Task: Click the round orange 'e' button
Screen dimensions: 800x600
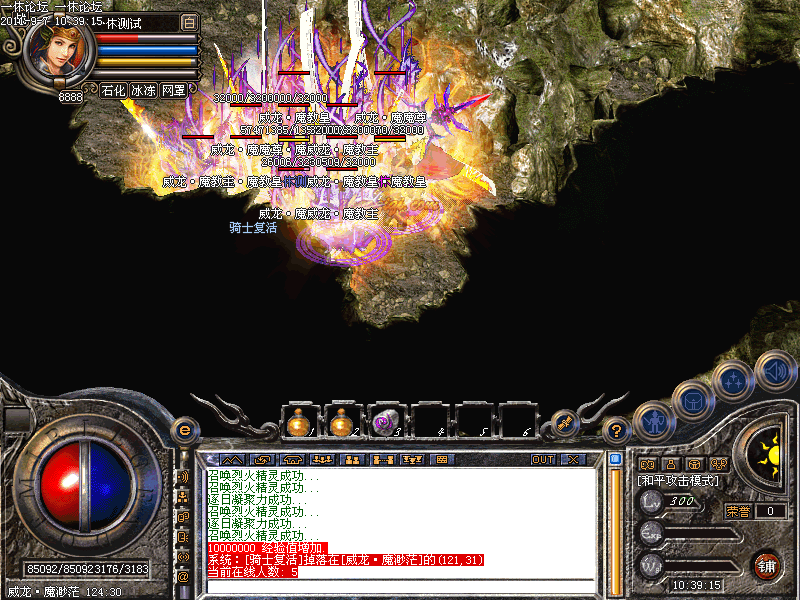Action: coord(183,430)
